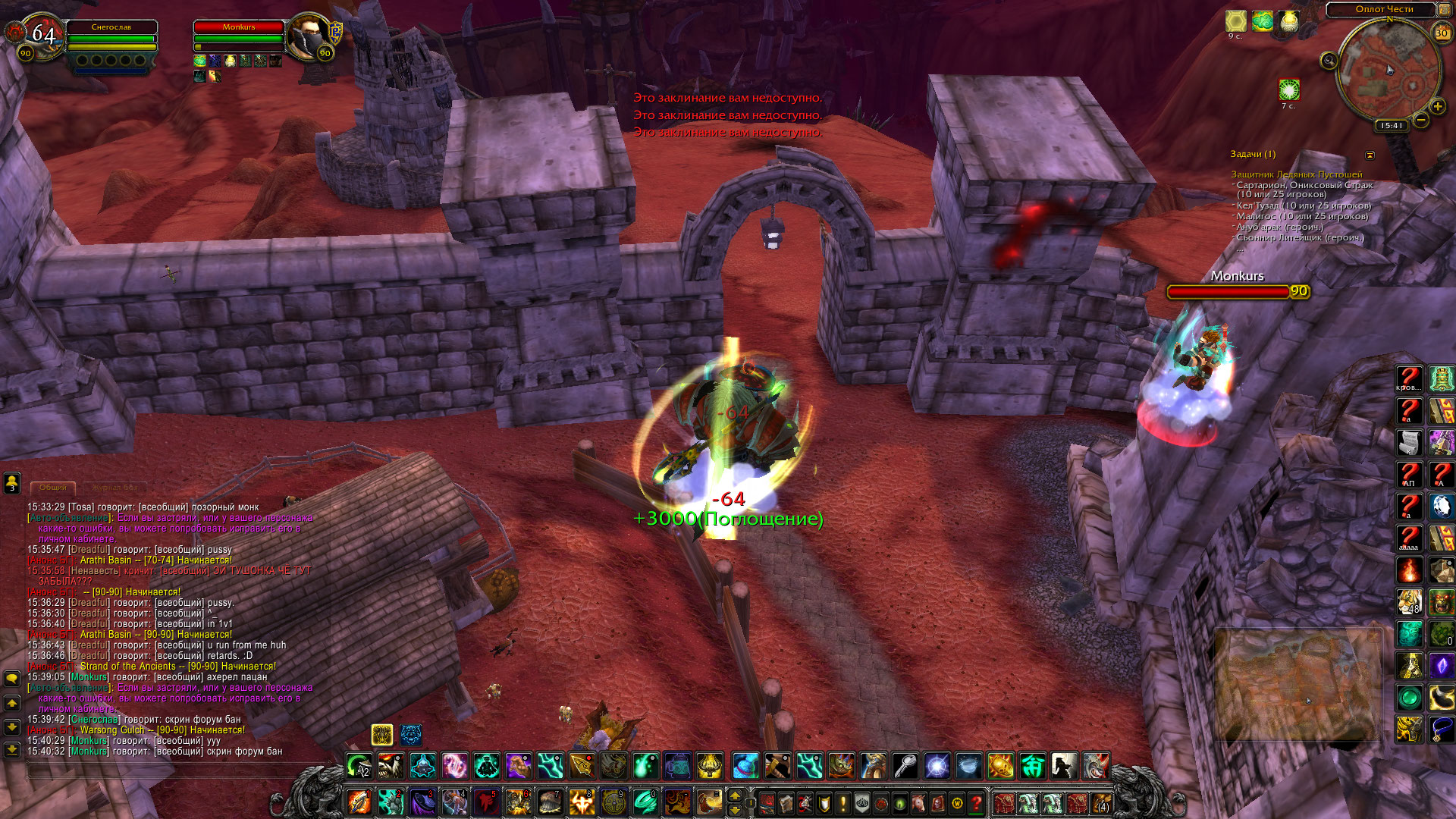Cast the golden sun ability on action bar
This screenshot has width=1456, height=819.
coord(1000,766)
